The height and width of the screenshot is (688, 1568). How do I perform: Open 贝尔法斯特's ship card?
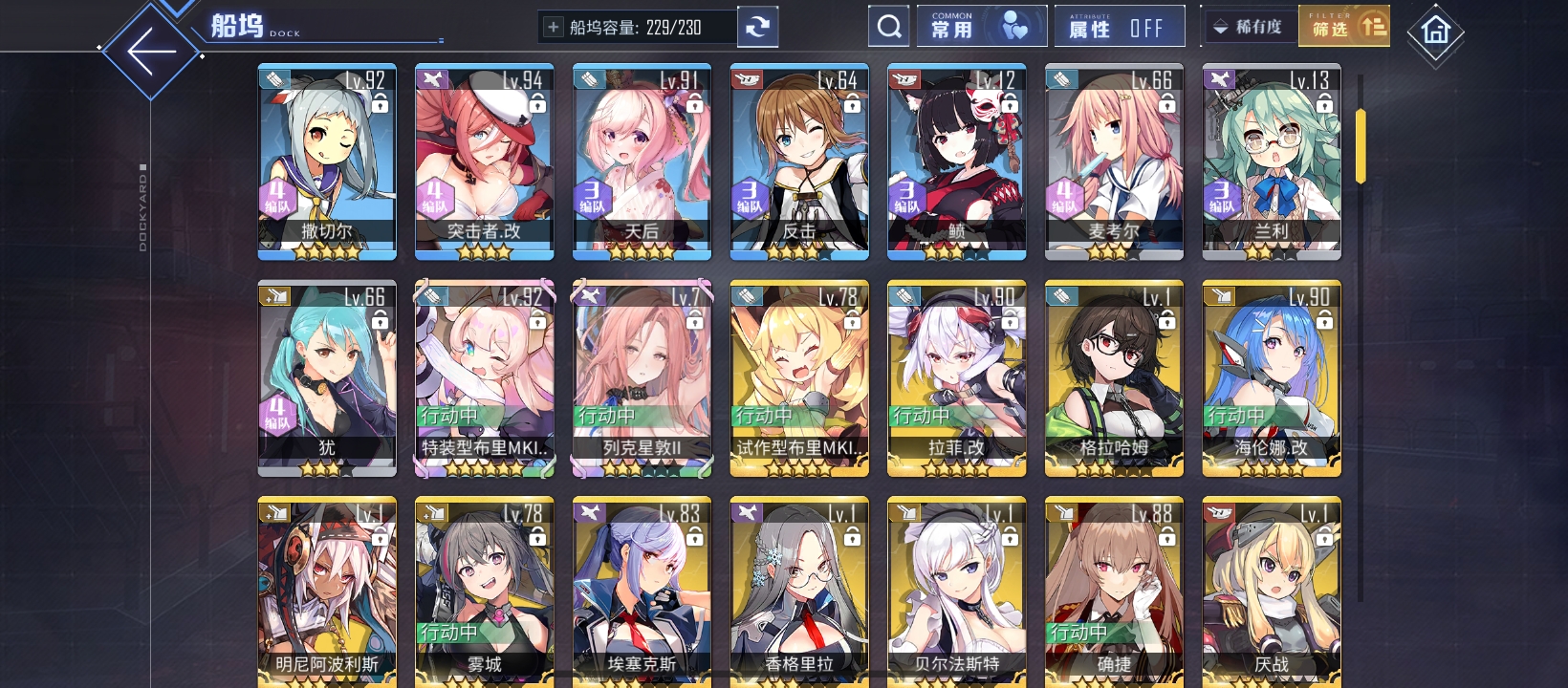coord(956,592)
